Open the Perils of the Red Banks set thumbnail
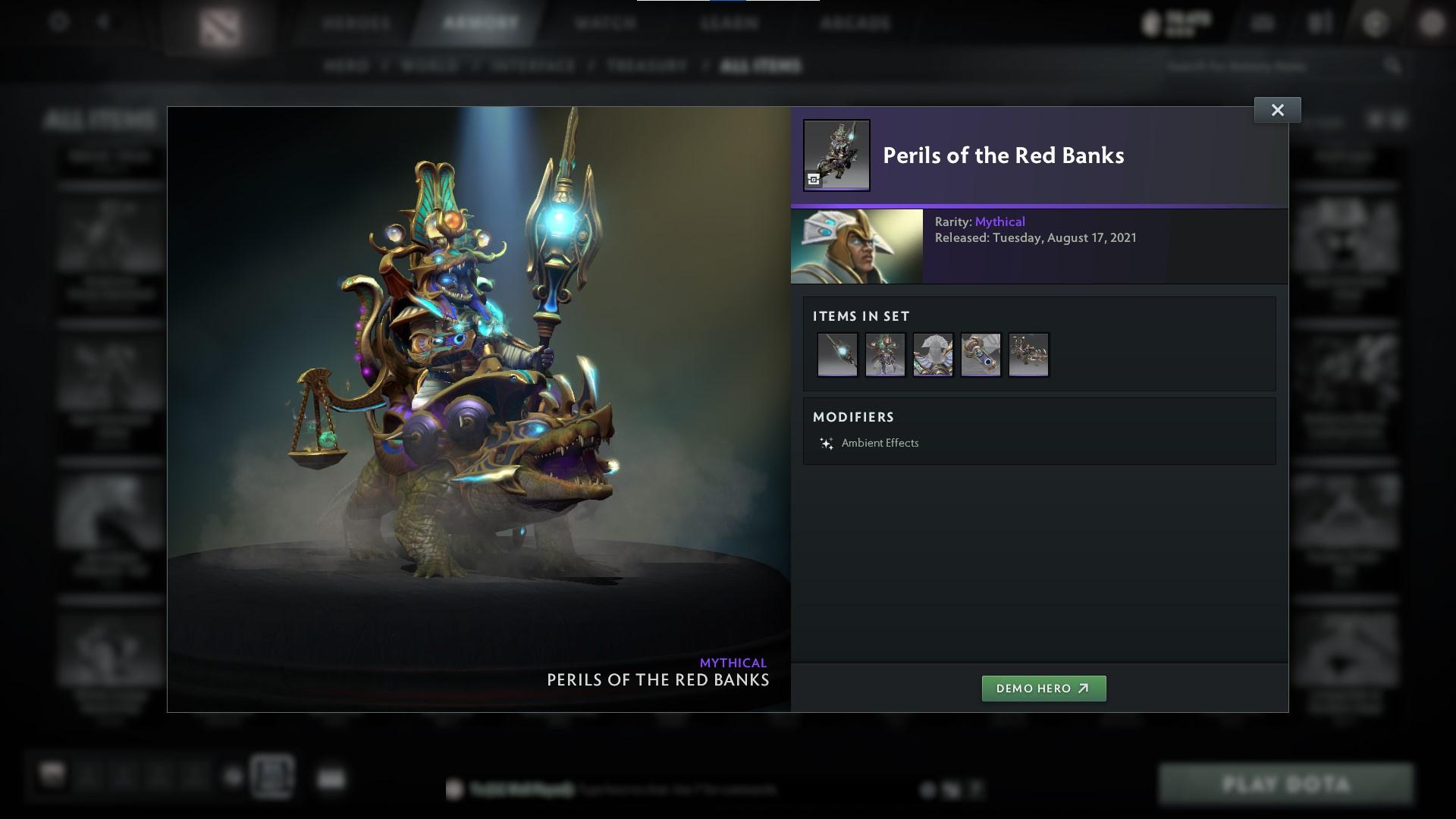The image size is (1456, 819). tap(836, 154)
